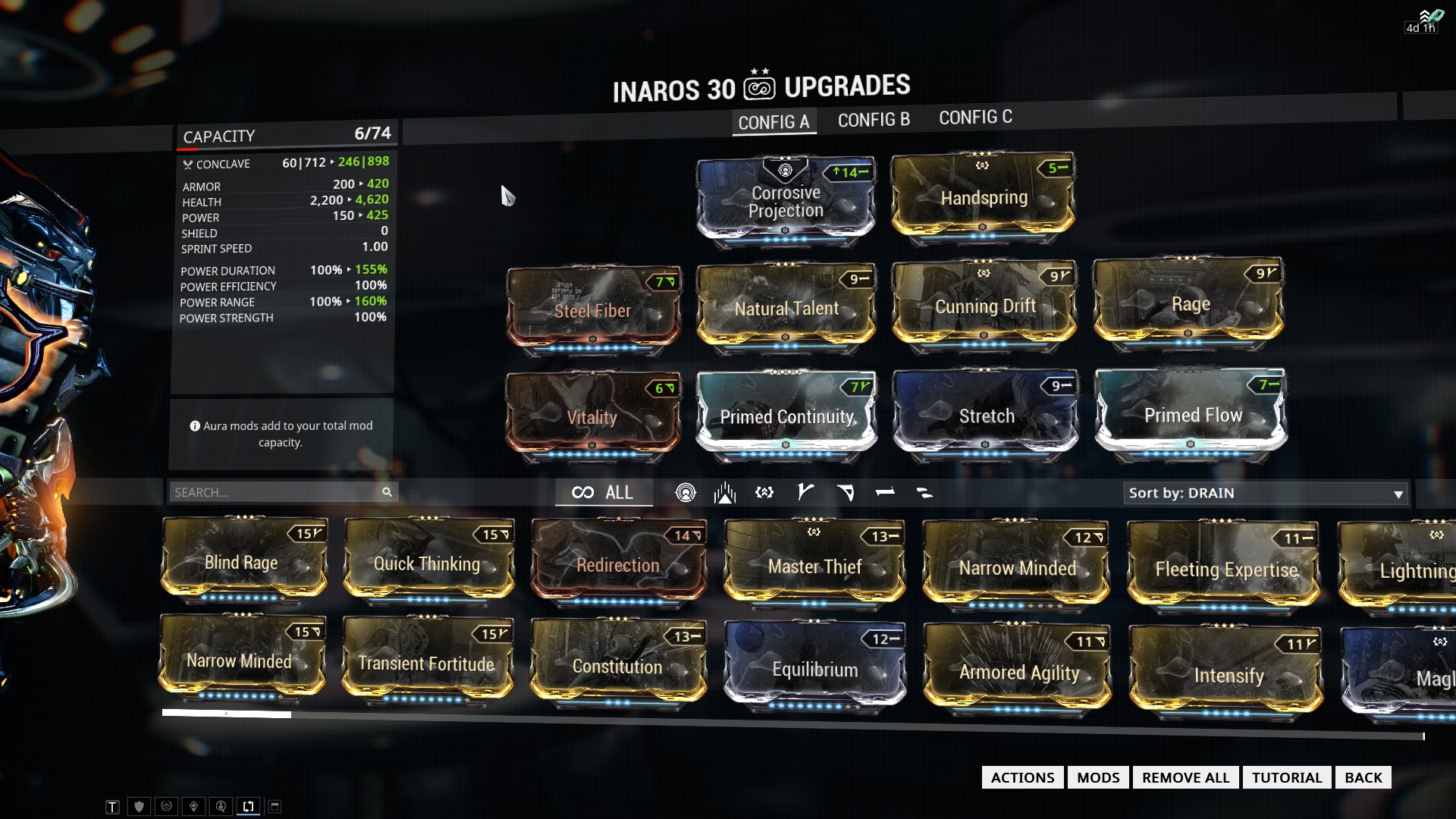Pick the Blind Rage mod from the list
Screen dimensions: 1456x819
(242, 563)
